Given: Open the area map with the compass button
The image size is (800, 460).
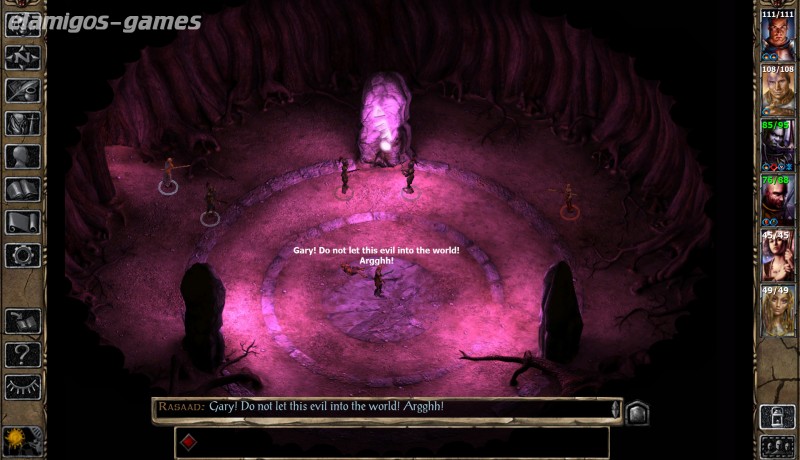Looking at the screenshot, I should click(22, 59).
